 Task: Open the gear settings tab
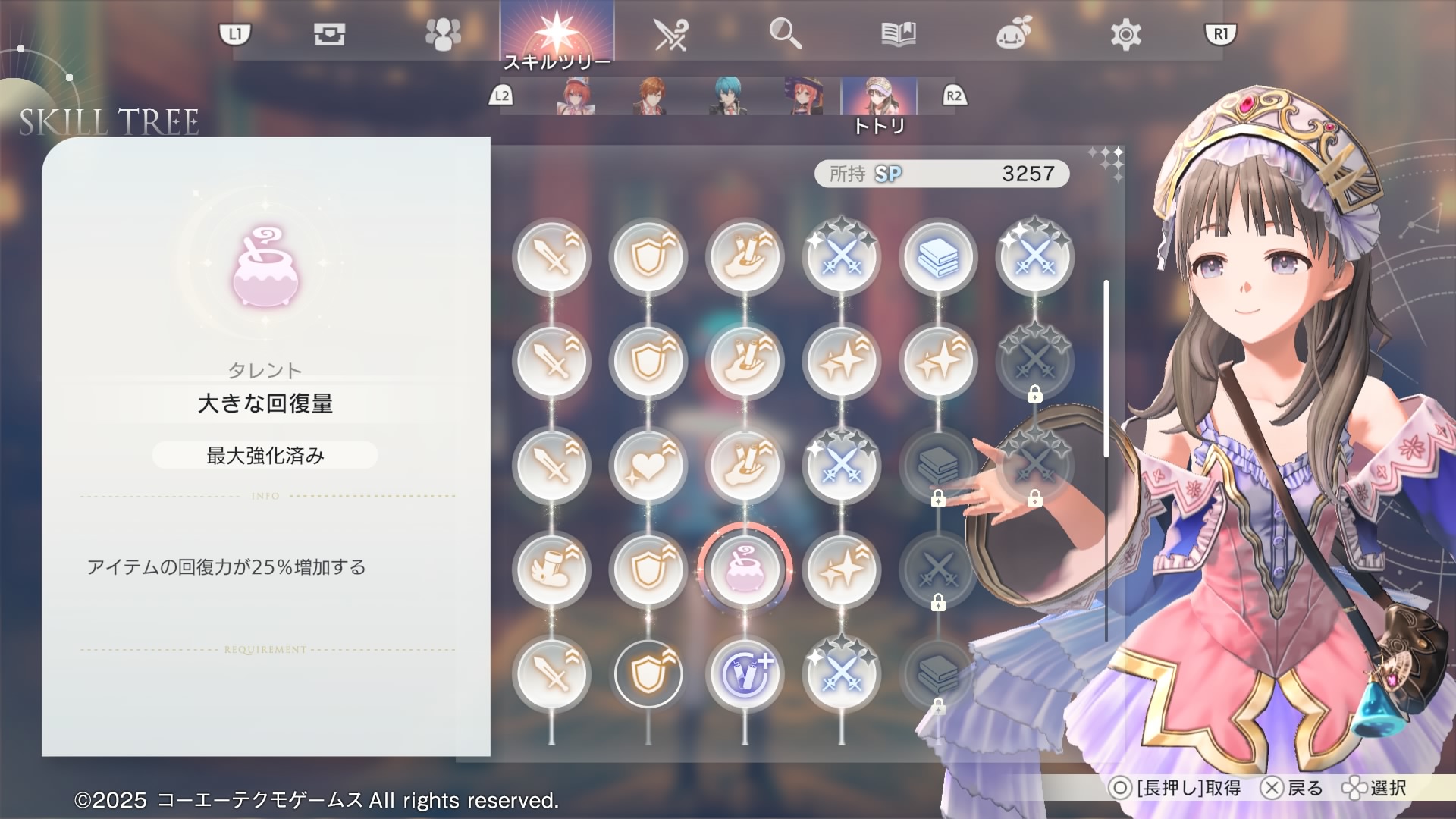coord(1125,35)
